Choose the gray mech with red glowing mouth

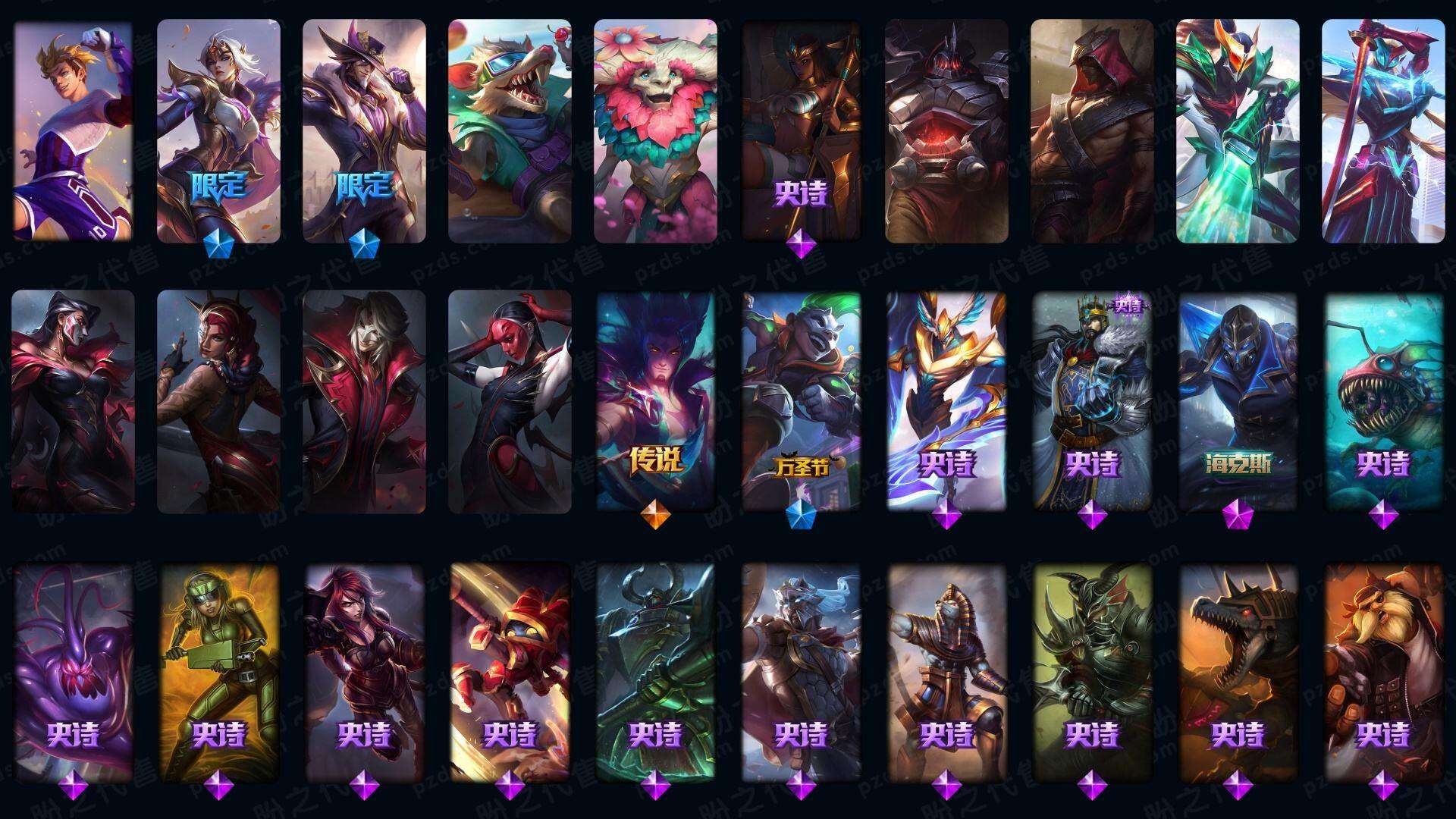coord(946,130)
